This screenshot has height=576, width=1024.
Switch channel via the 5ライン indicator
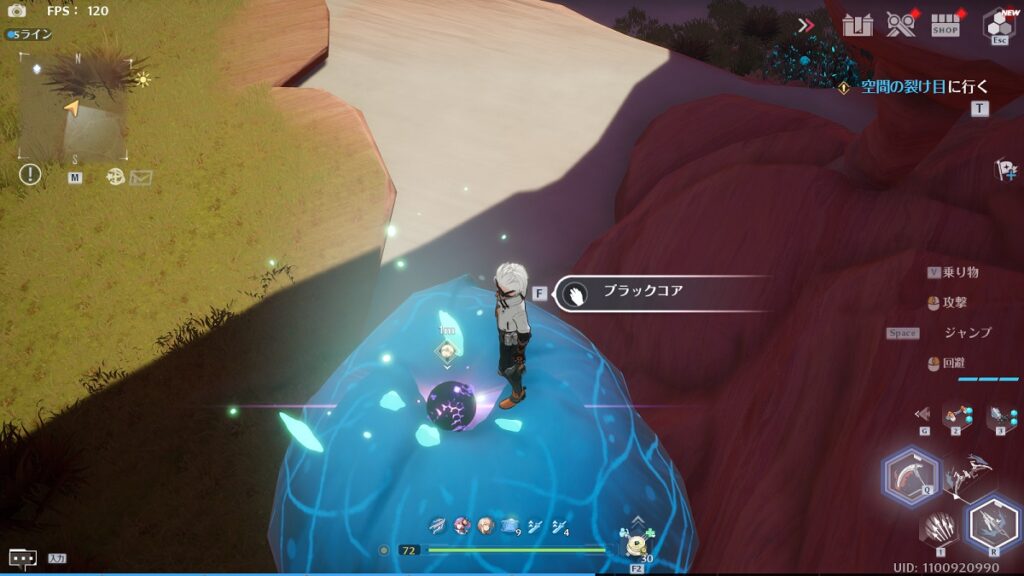30,34
